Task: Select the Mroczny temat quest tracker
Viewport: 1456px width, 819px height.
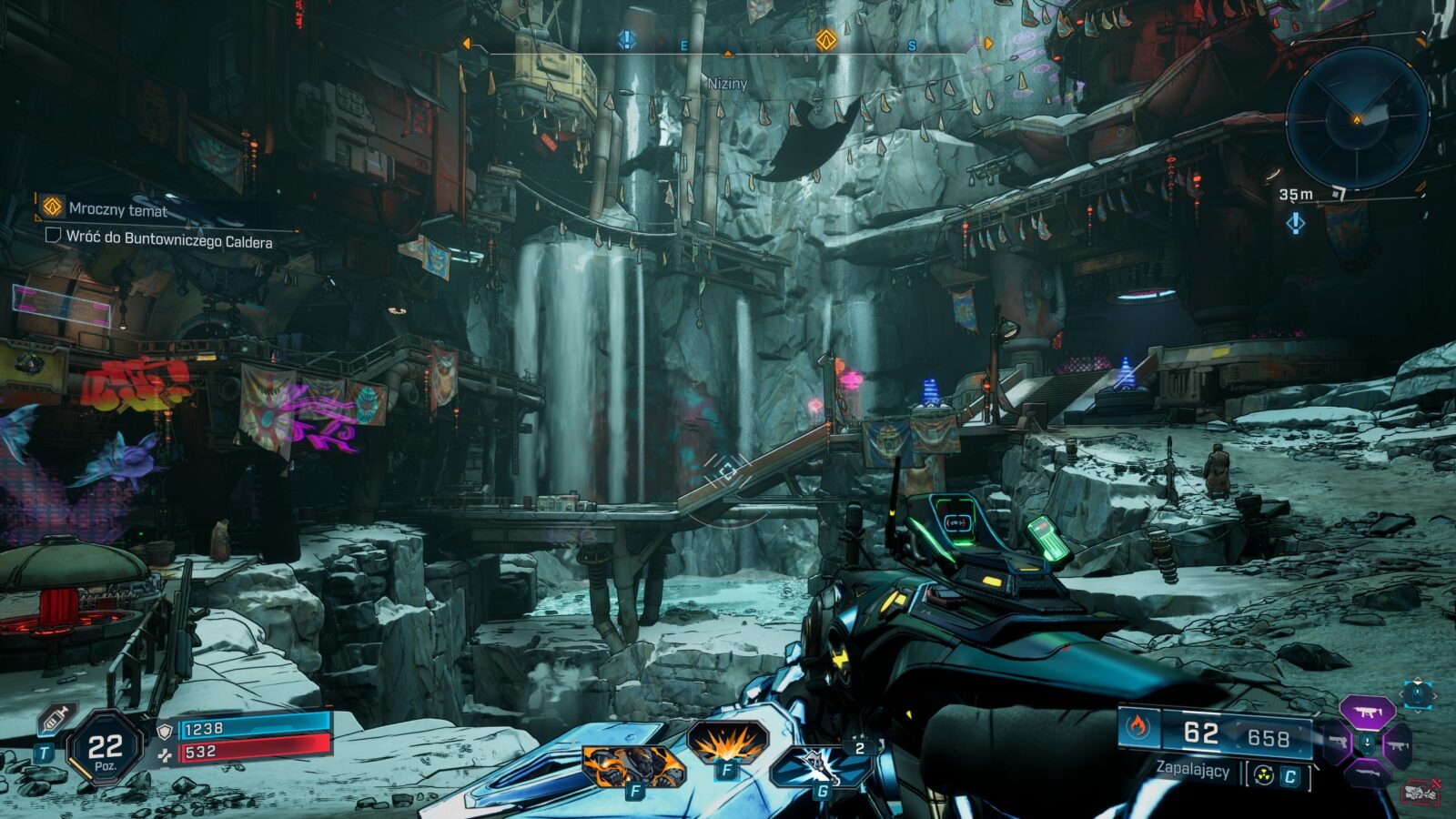Action: pos(117,209)
